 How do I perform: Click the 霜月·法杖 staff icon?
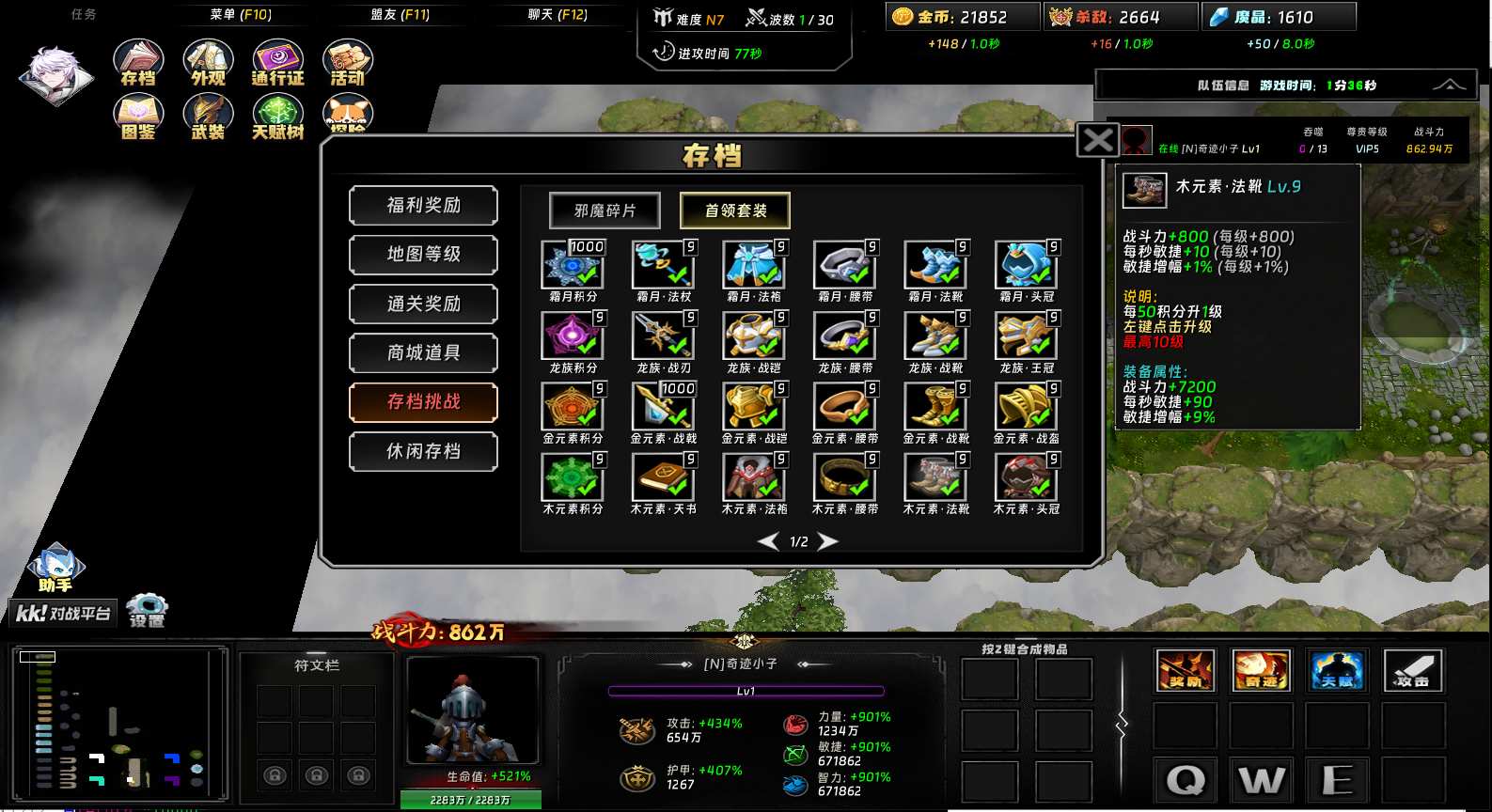(663, 265)
